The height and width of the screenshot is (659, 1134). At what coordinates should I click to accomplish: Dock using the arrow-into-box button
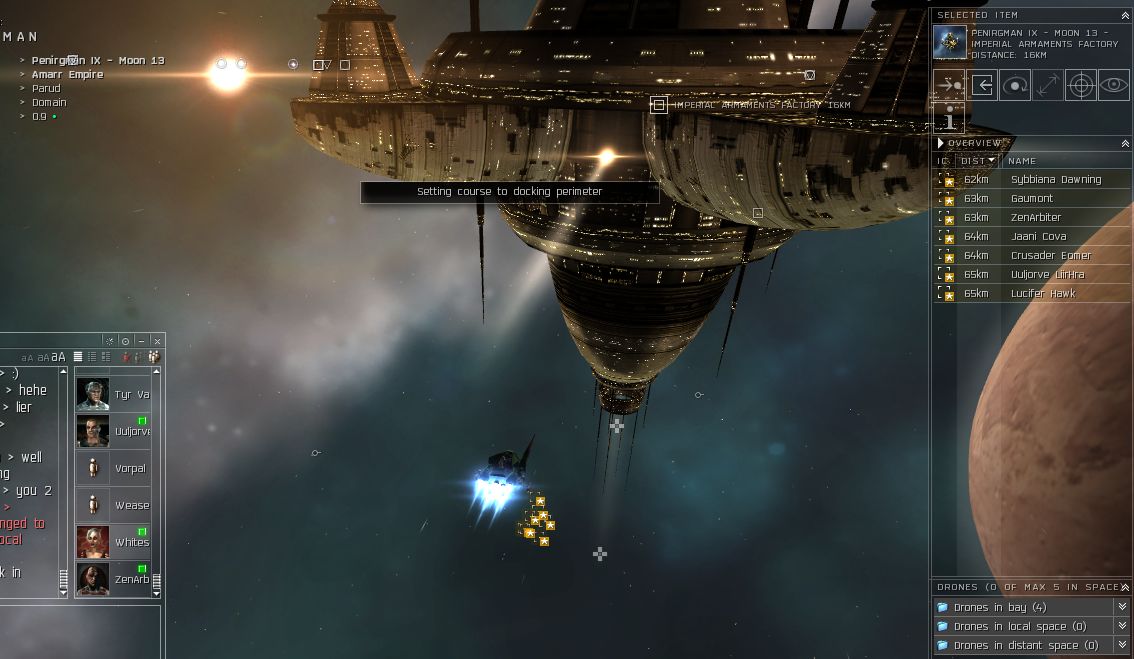pos(982,85)
